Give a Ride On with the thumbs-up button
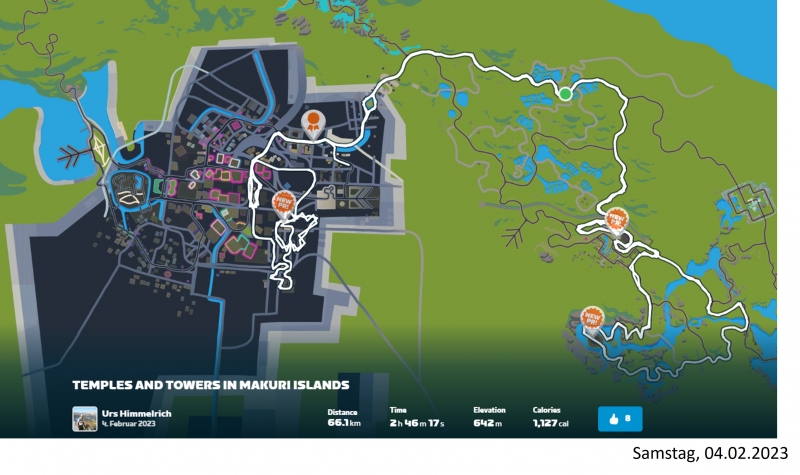Screen dimensions: 800x475 tap(620, 417)
